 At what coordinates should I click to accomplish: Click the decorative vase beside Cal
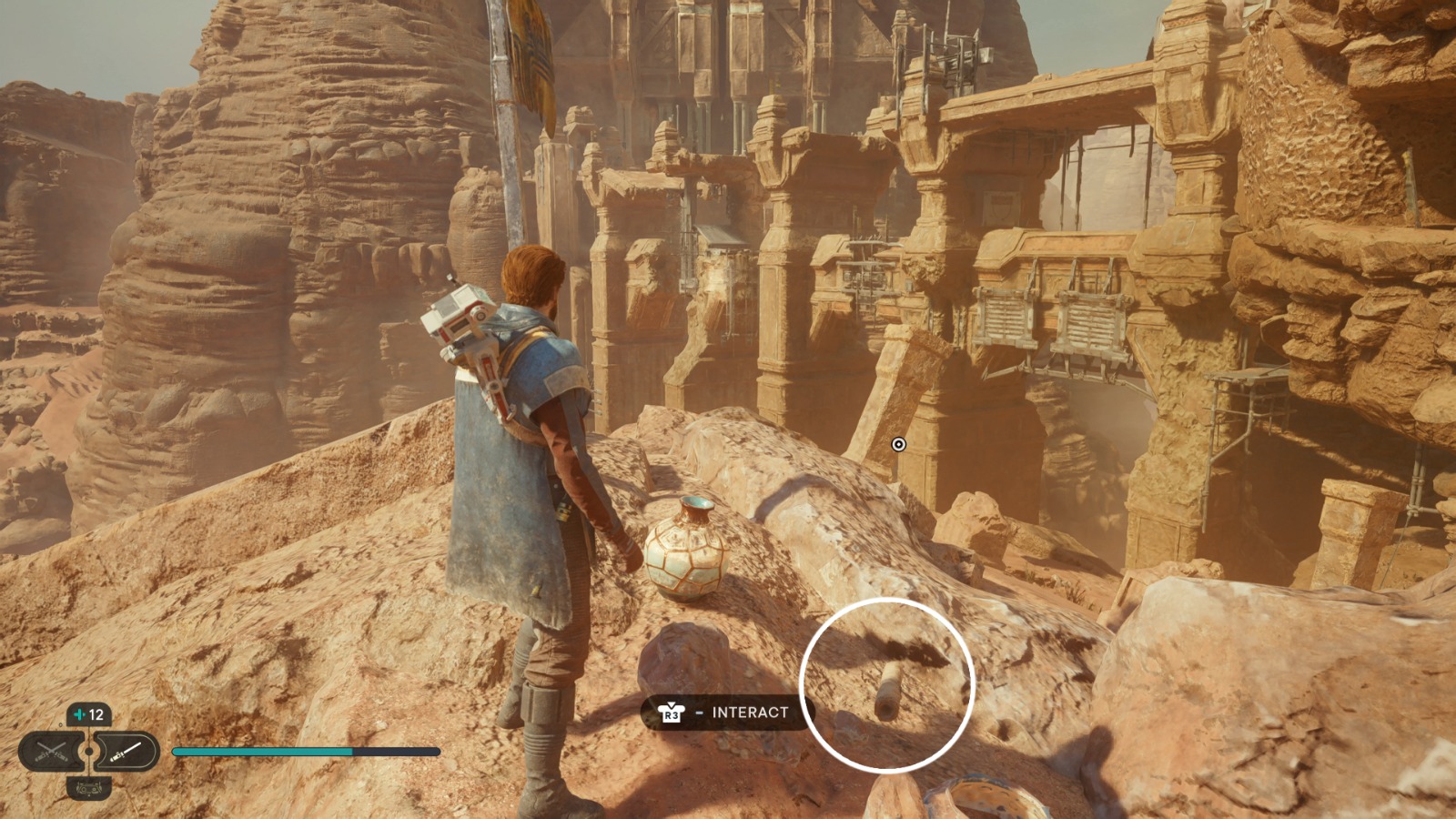pos(687,555)
